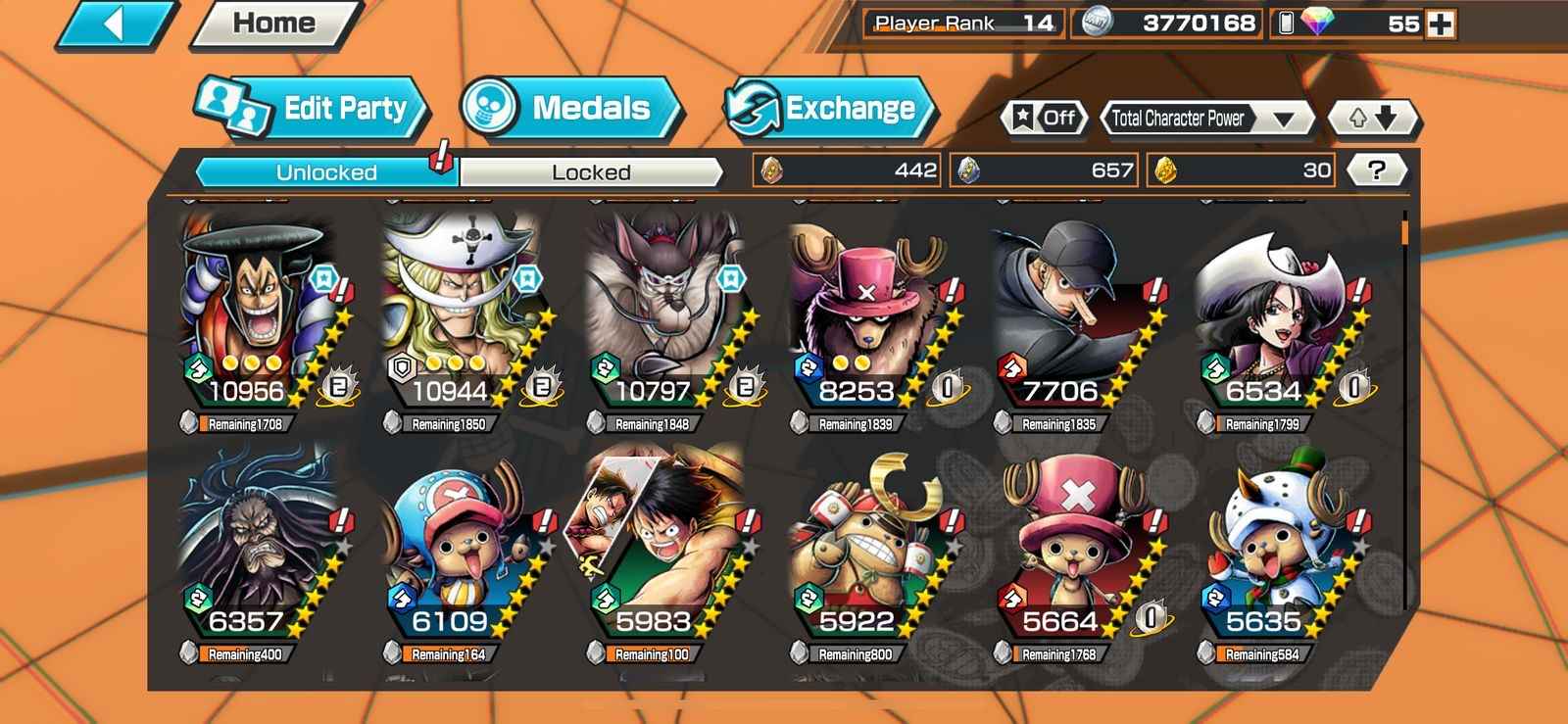Switch sort order with the up-down arrows
Screen dimensions: 1568x724
1372,119
